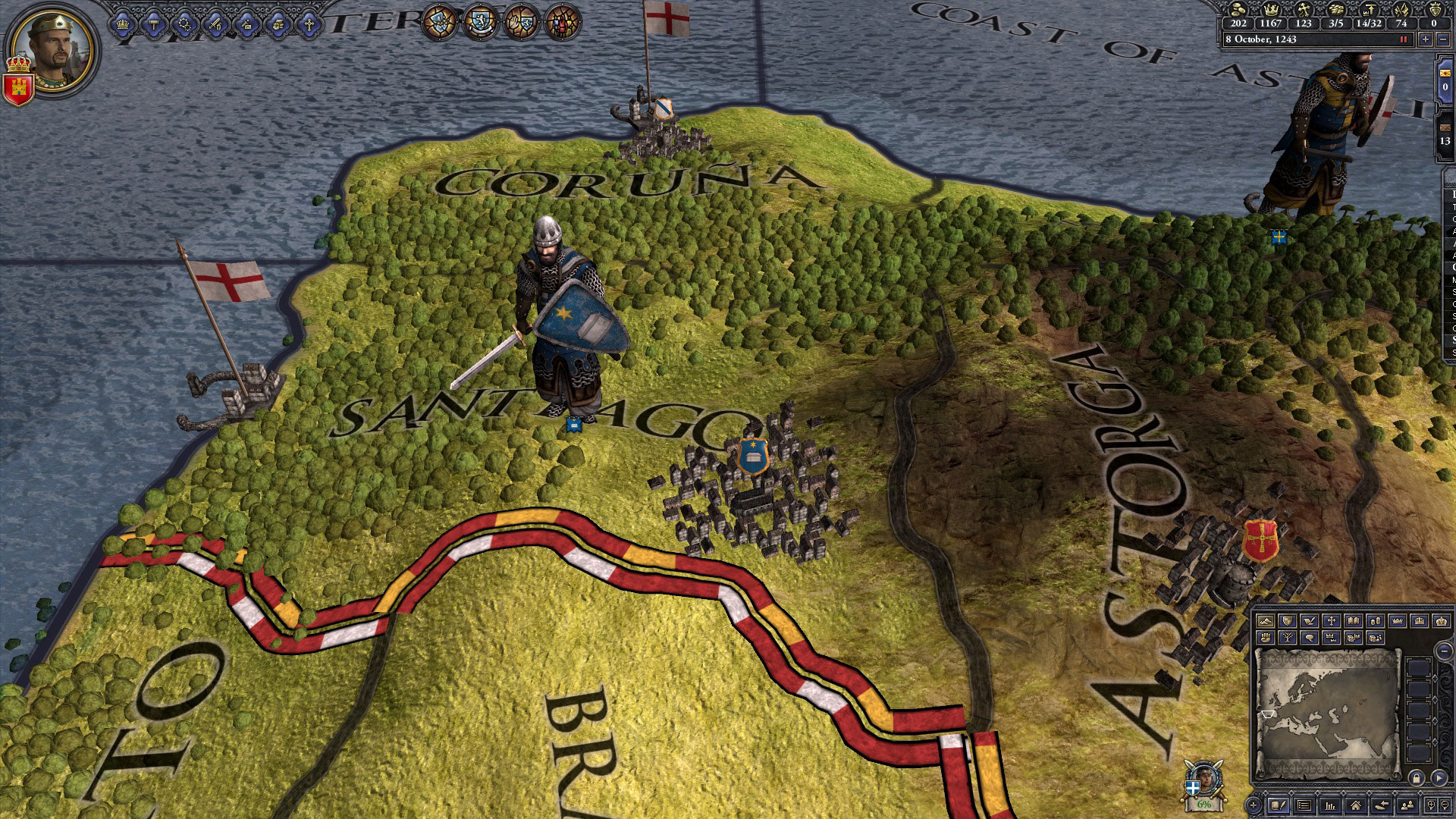Toggle pause on the date bar

(x=1403, y=39)
